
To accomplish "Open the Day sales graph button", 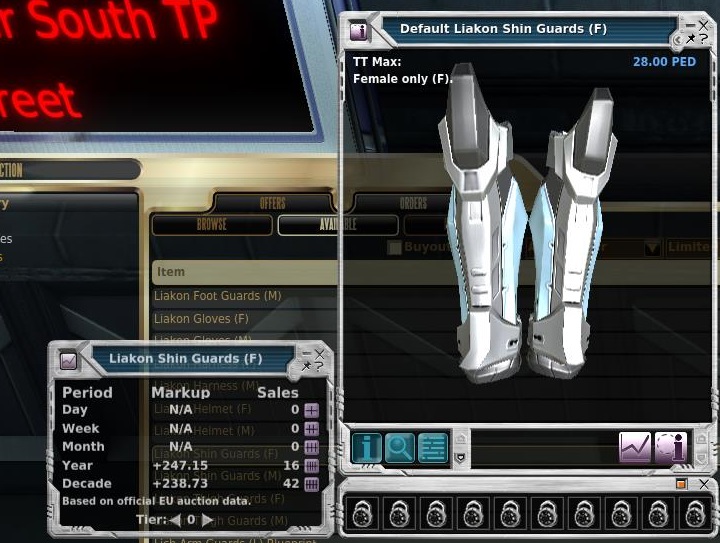I will 311,410.
